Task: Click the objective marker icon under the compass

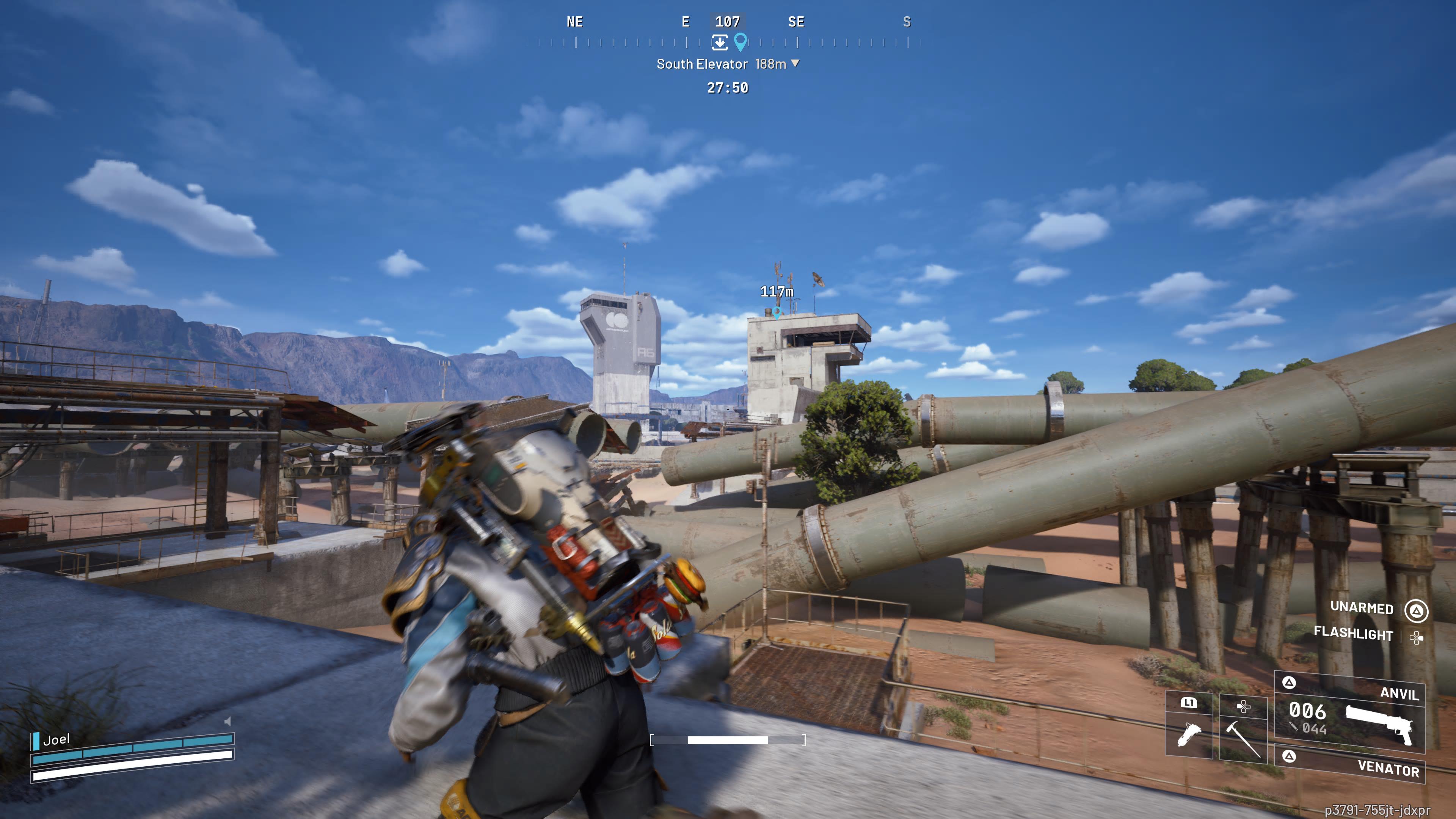Action: (x=720, y=43)
